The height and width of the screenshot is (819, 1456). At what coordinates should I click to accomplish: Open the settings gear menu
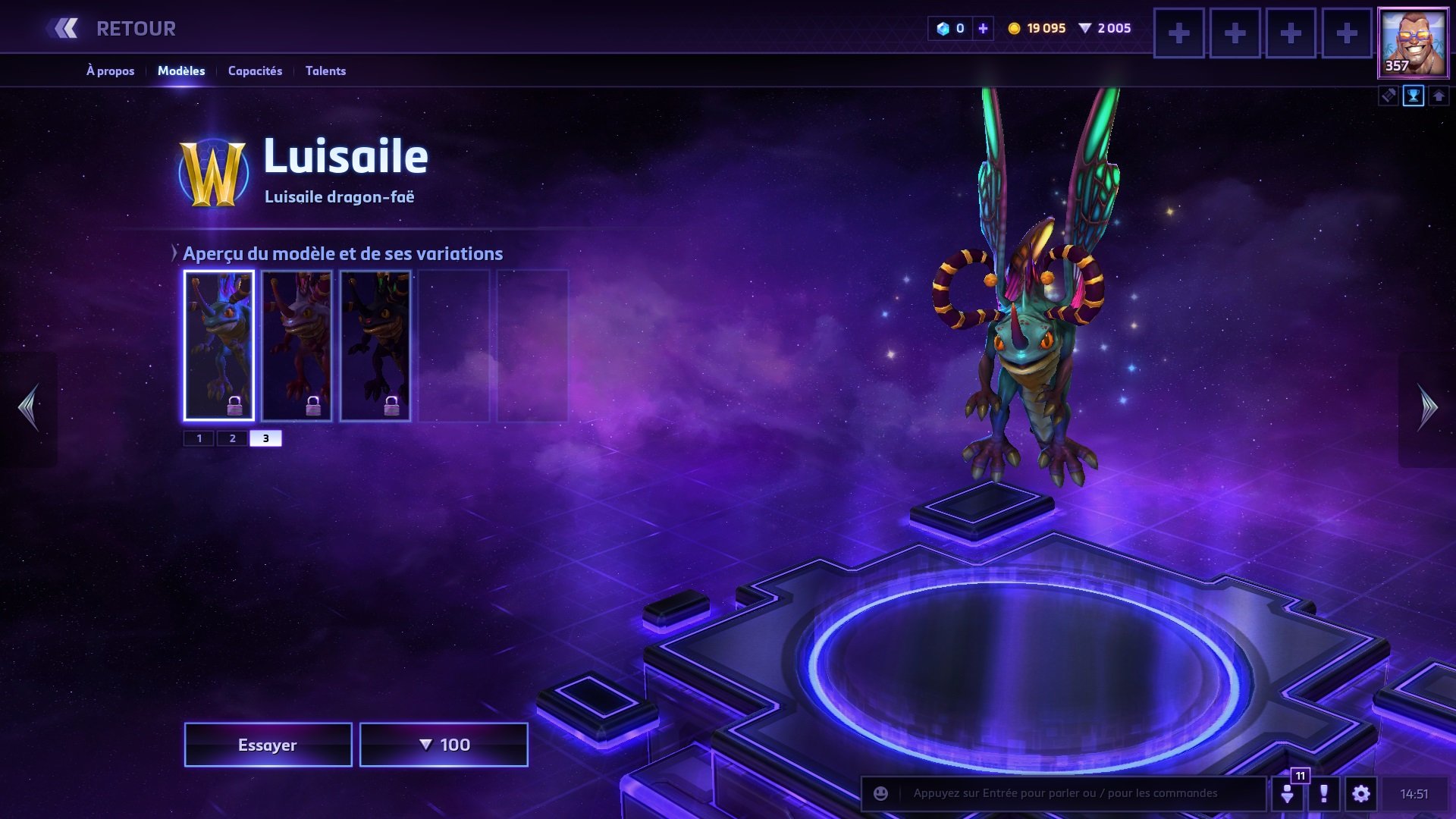(1361, 793)
